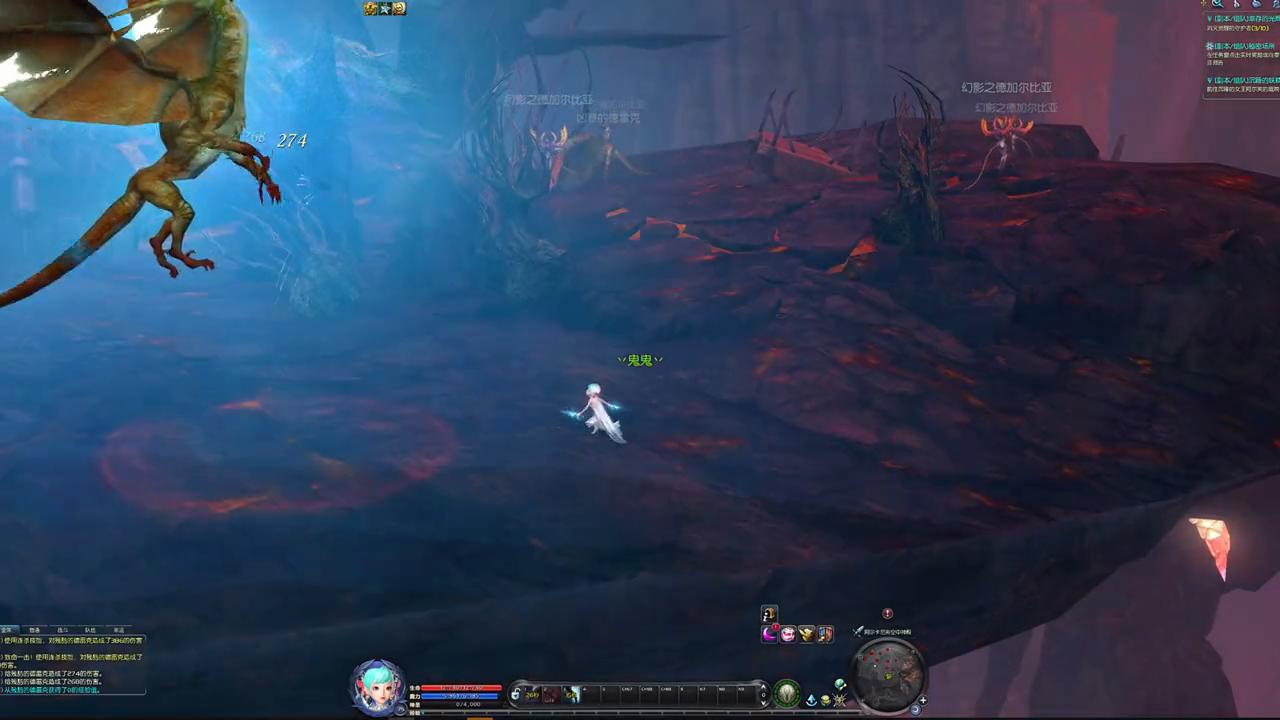Open the moon-shaped daily events icon near minimap
Screen dimensions: 1280x720
[769, 634]
